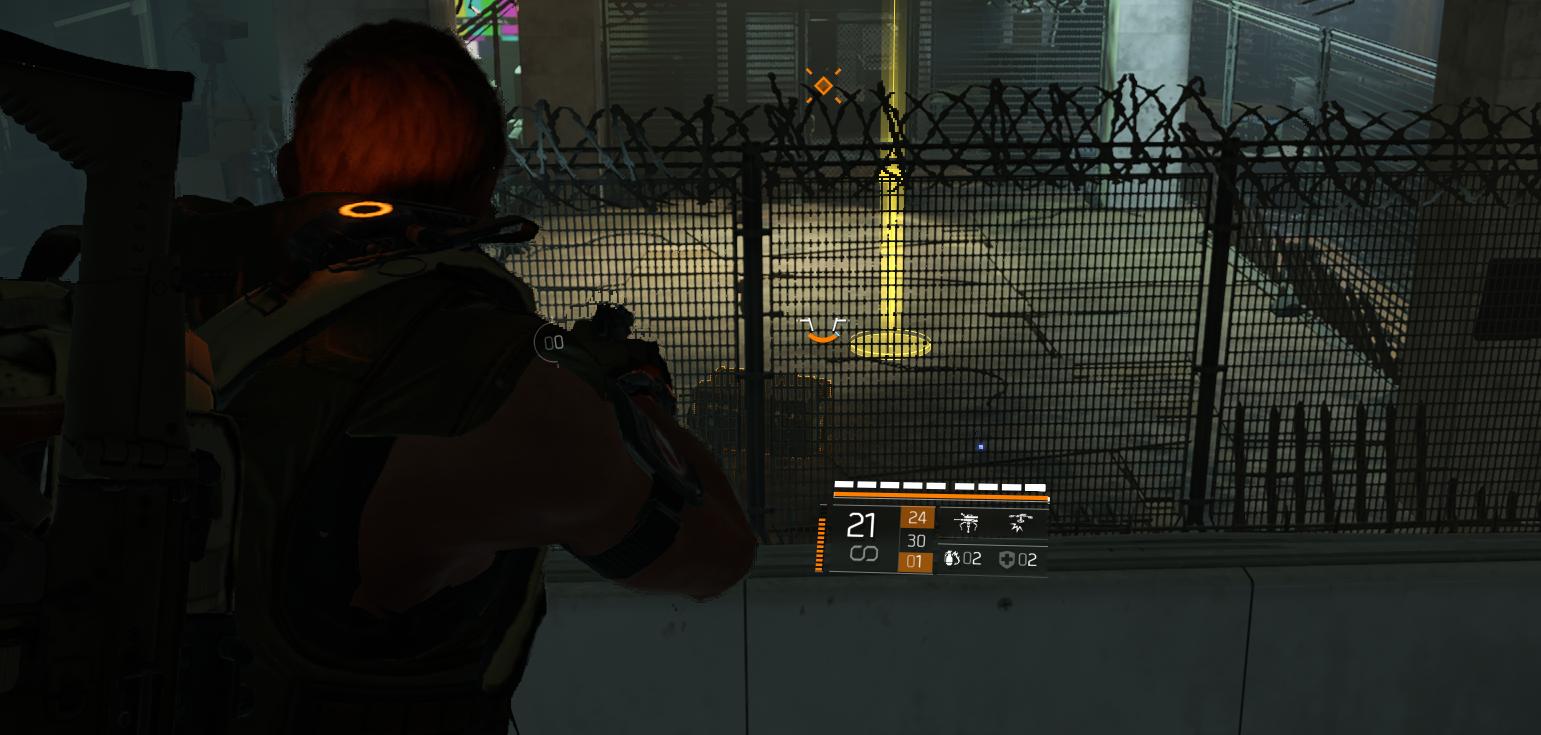Deploy the drone skill with sparks beneath
The height and width of the screenshot is (735, 1541).
[1019, 523]
